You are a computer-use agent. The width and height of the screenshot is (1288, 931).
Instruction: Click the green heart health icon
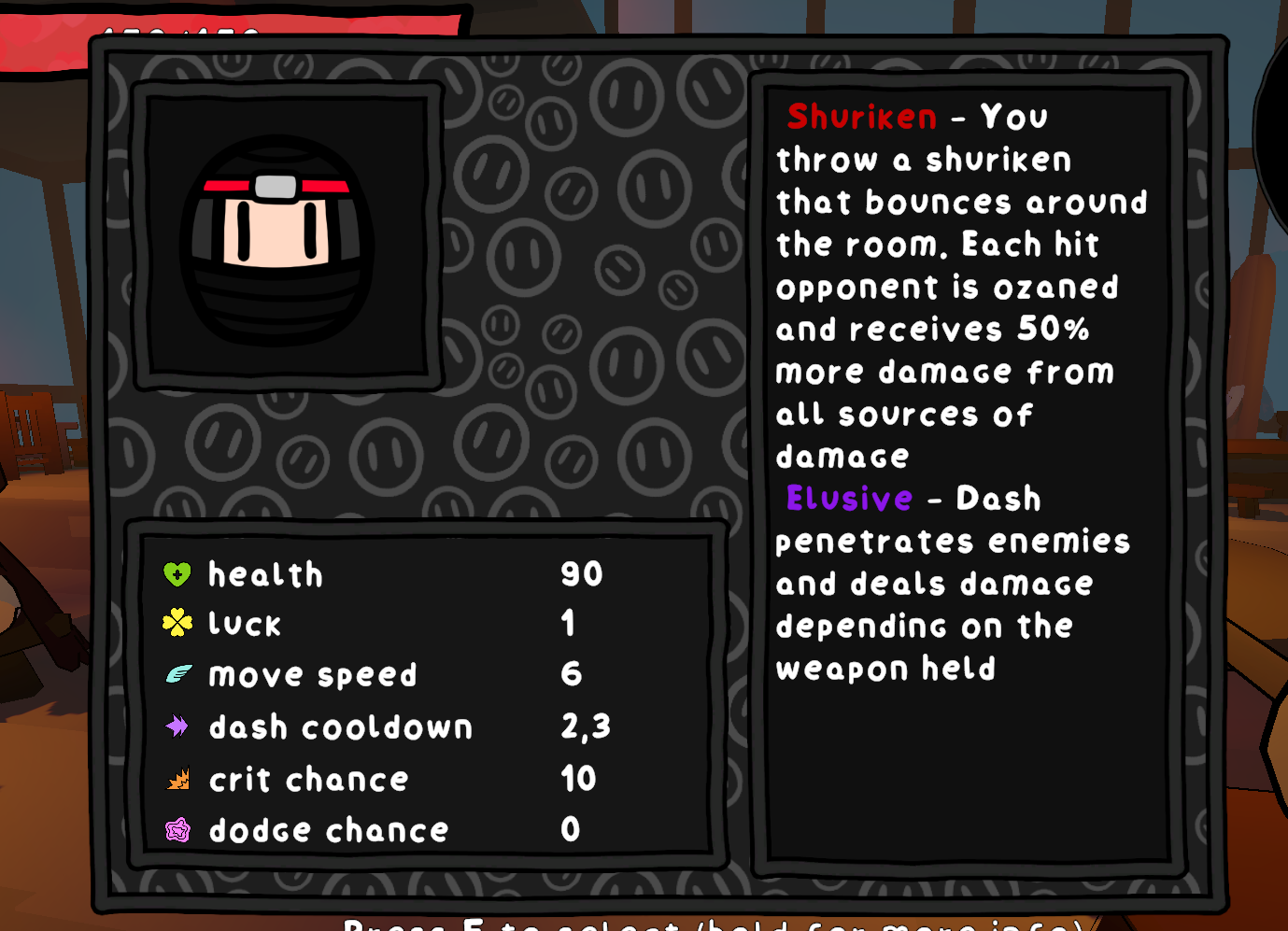pos(177,573)
